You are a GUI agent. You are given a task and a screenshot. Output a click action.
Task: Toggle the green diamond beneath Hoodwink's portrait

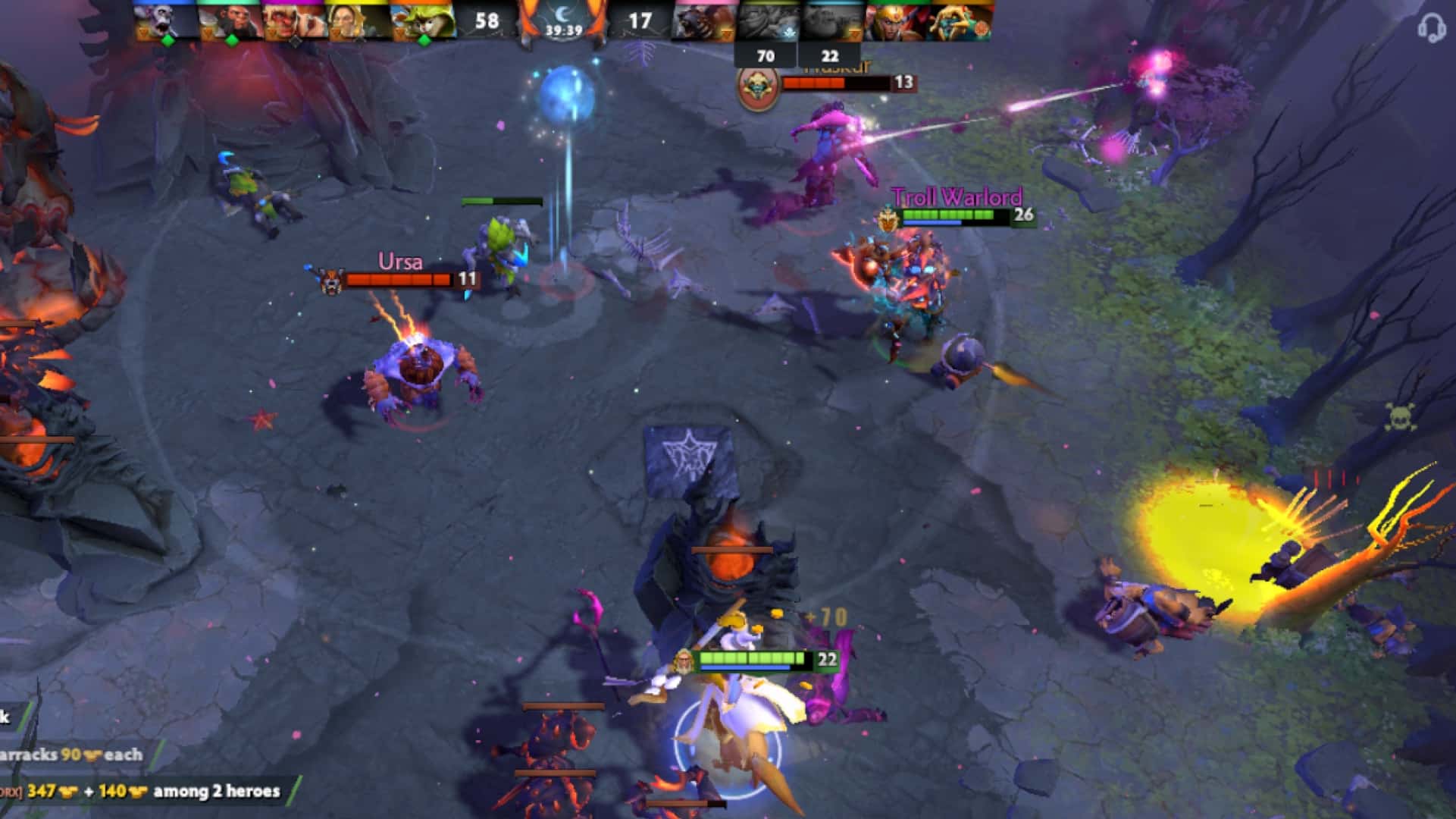click(x=424, y=39)
